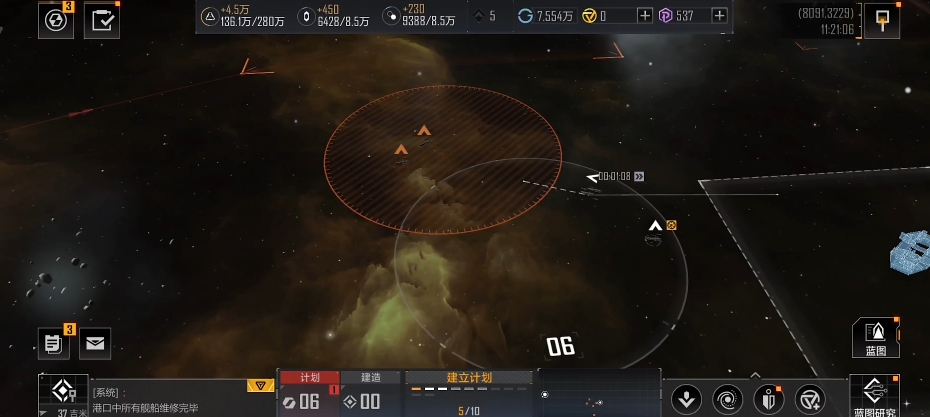Open the 蓝图 blueprint button
This screenshot has height=417, width=930.
pos(875,338)
